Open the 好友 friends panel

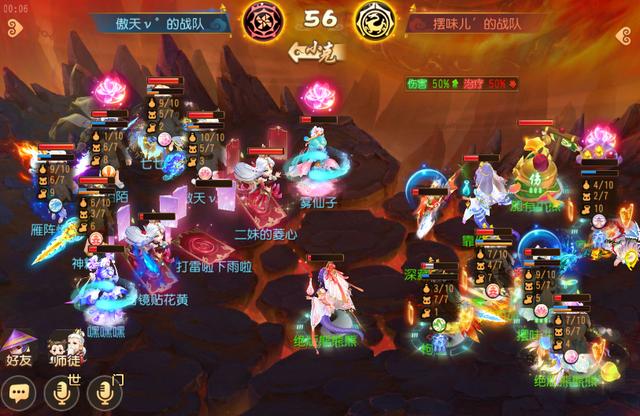[x=20, y=349]
